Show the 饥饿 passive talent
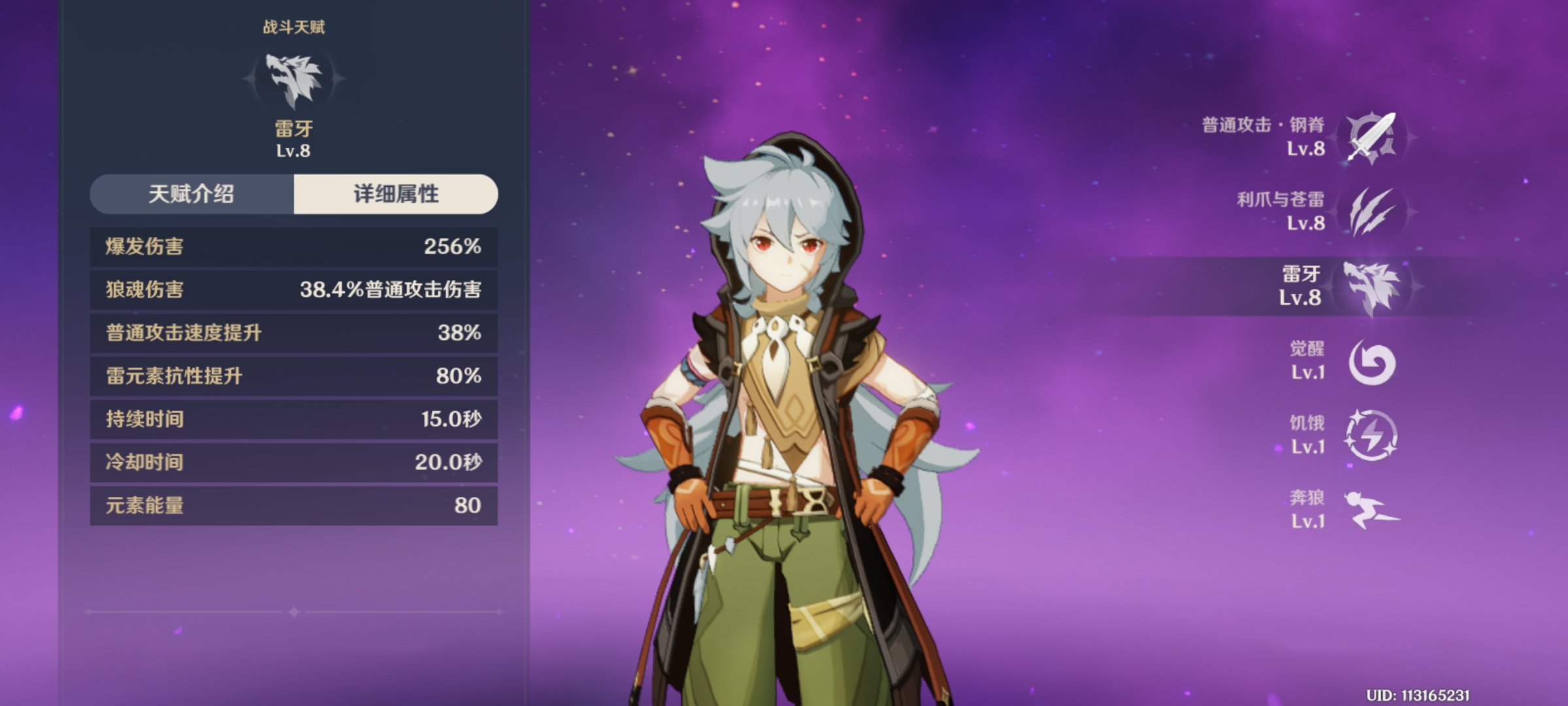The height and width of the screenshot is (706, 1568). (1371, 435)
